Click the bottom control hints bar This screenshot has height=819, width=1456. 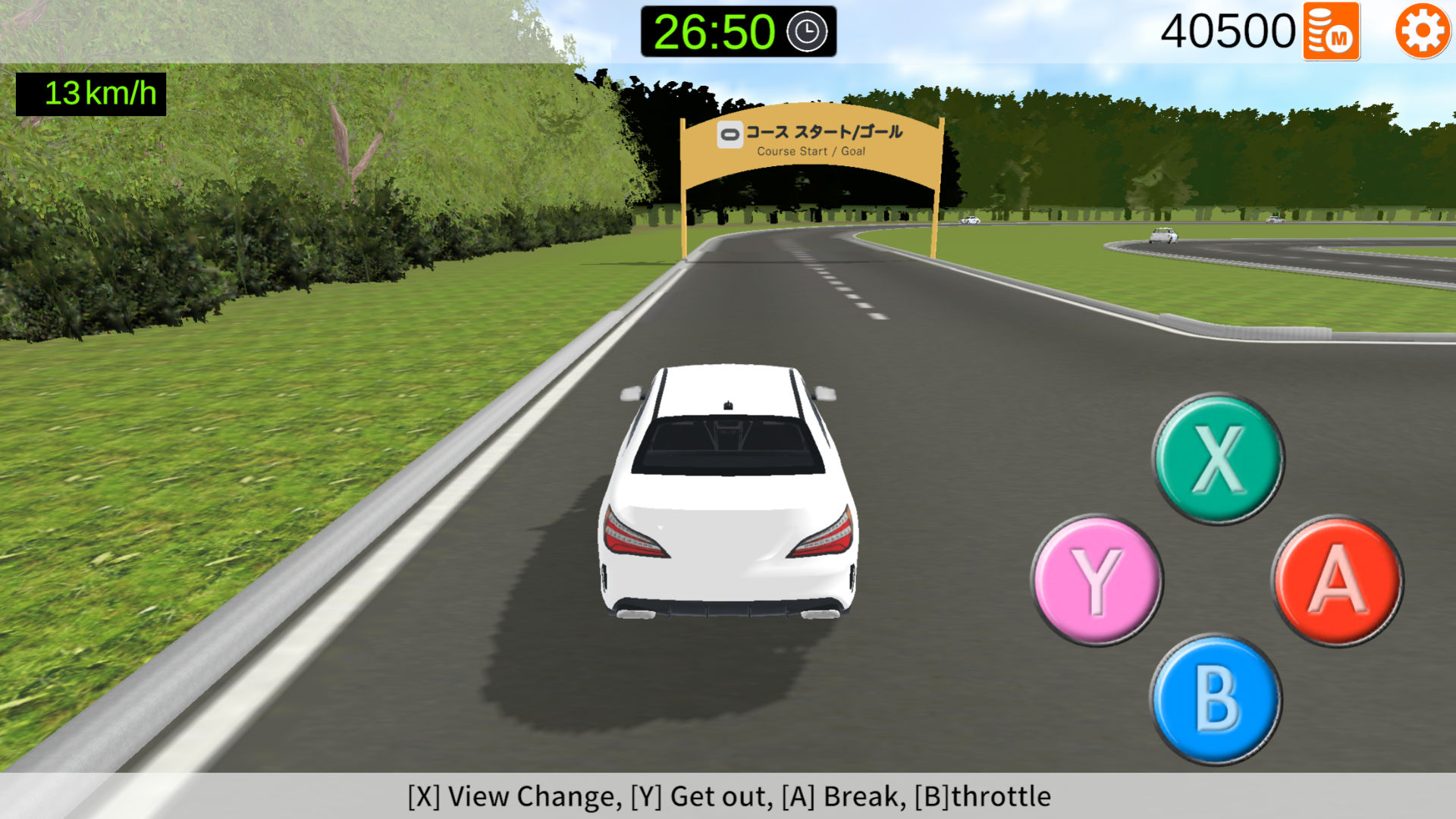point(728,797)
